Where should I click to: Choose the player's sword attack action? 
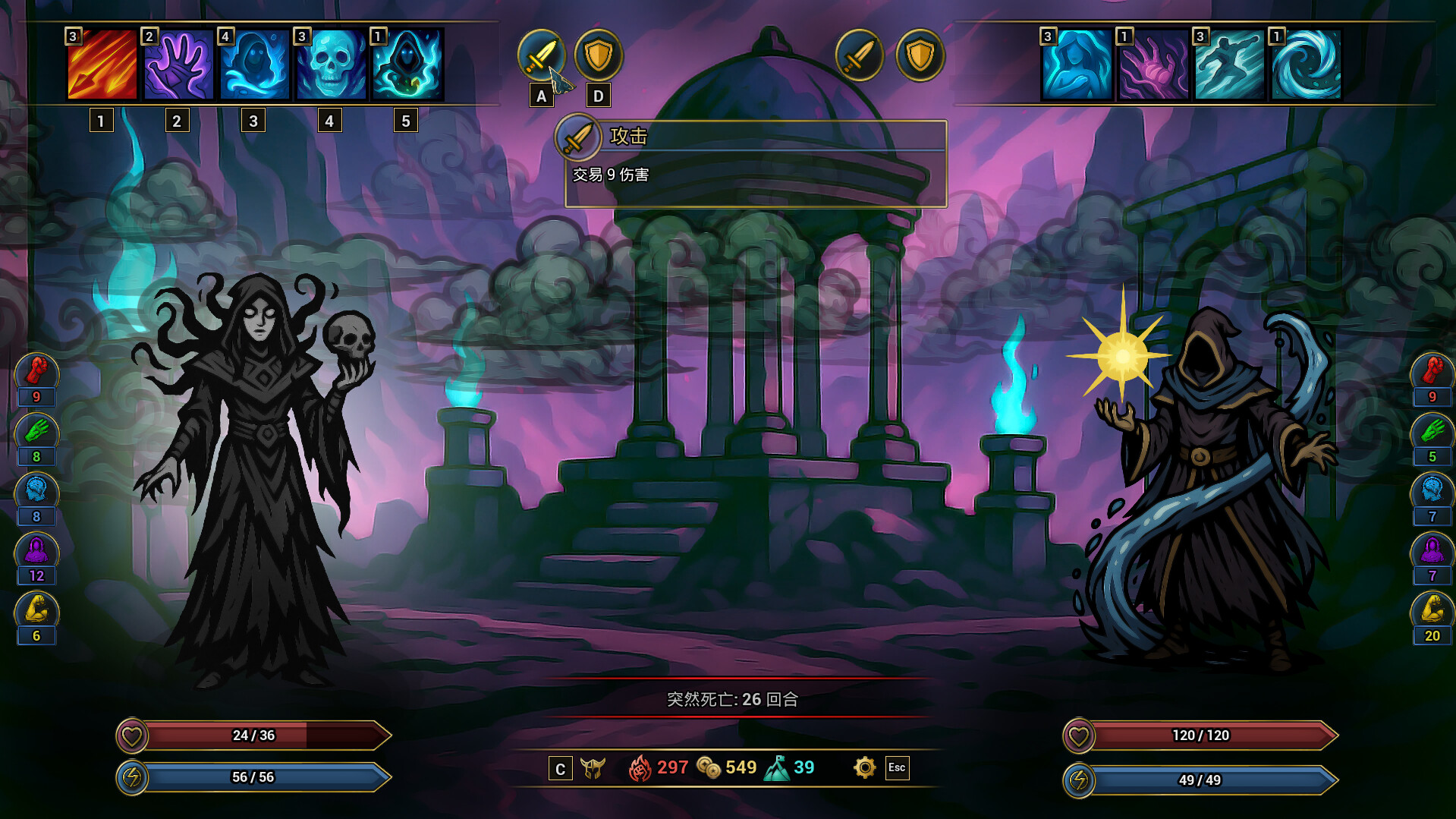[541, 55]
